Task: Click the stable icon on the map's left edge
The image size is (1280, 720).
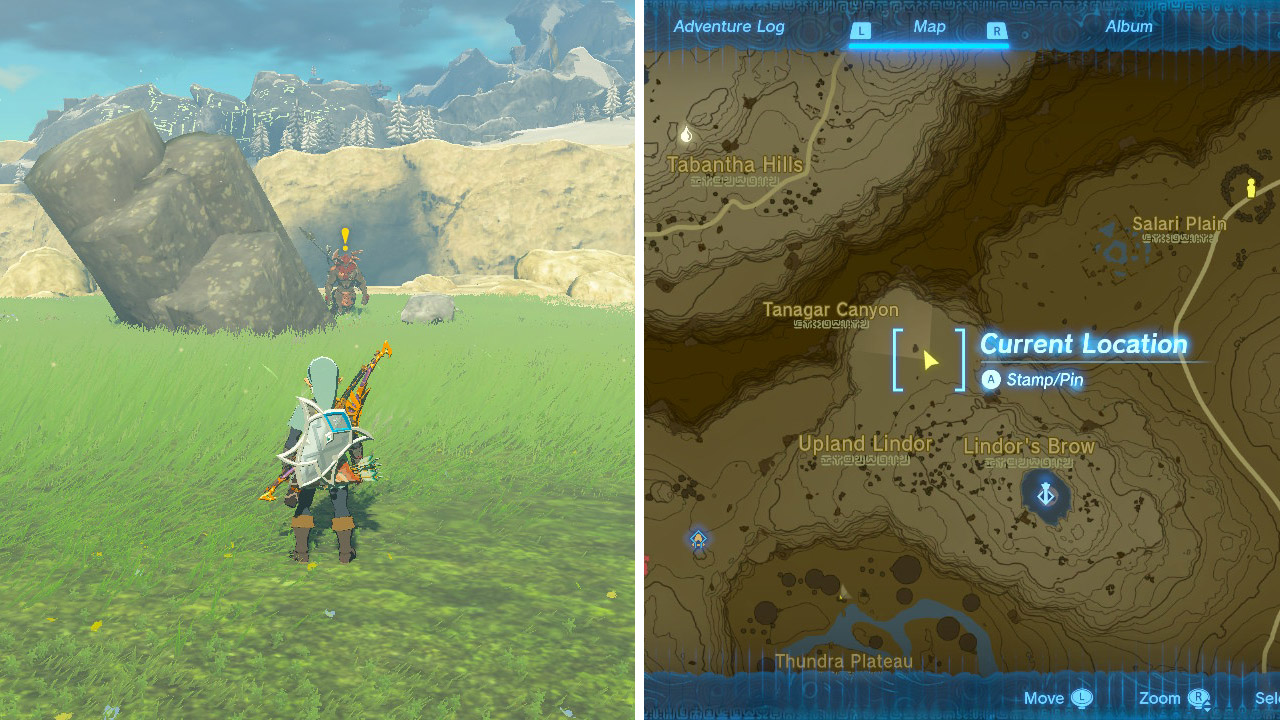Action: (697, 540)
